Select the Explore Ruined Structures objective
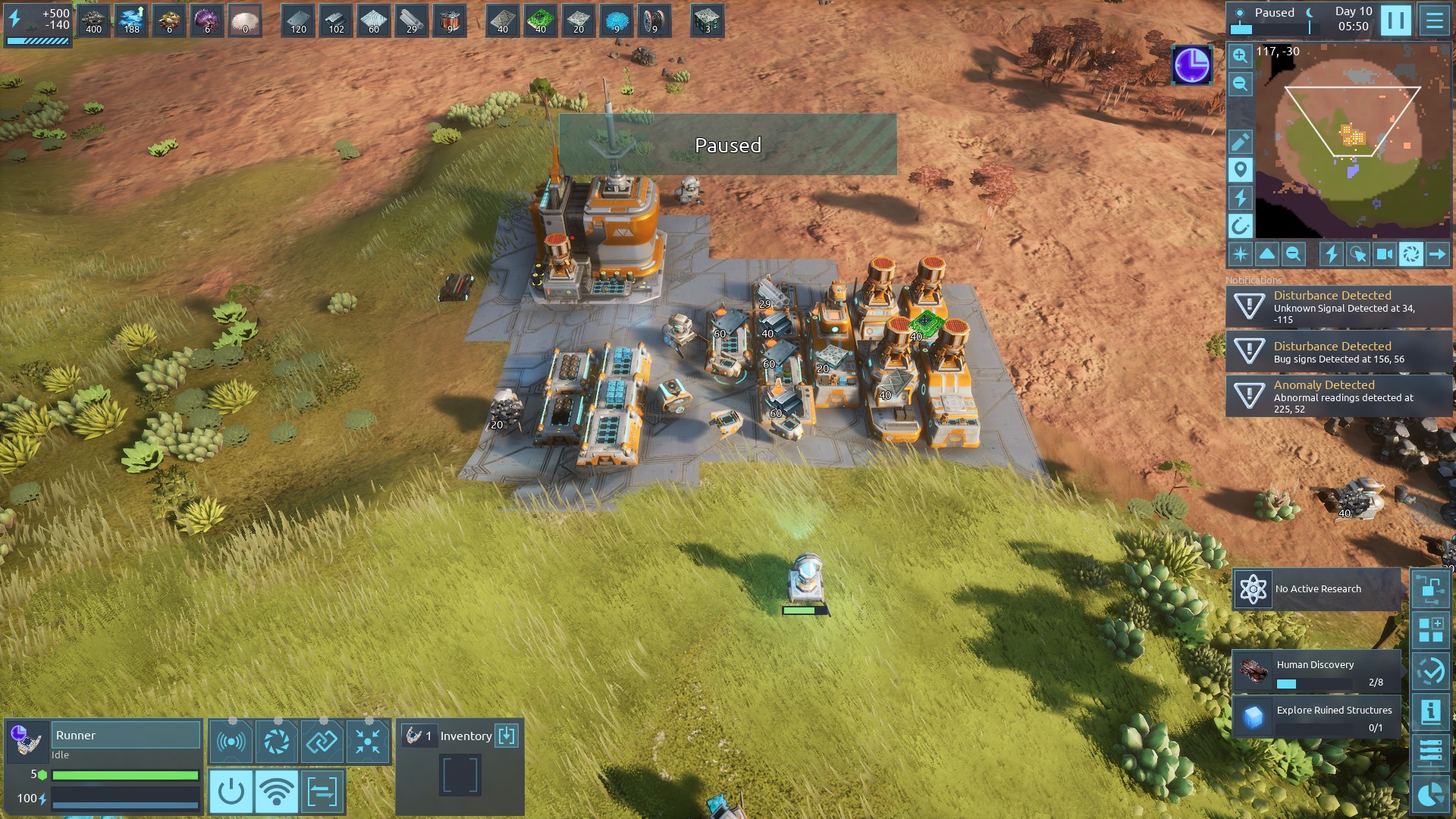The height and width of the screenshot is (819, 1456). [x=1316, y=717]
